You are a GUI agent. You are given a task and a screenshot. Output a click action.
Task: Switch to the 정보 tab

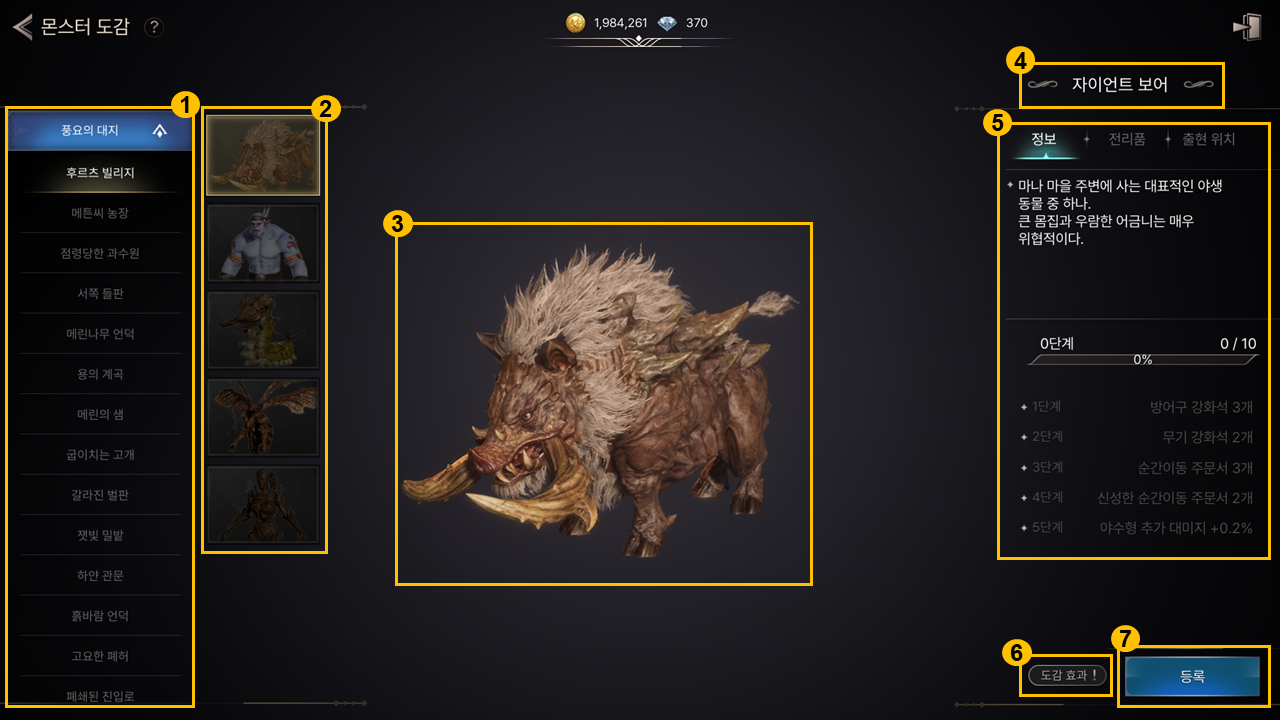pyautogui.click(x=1044, y=140)
